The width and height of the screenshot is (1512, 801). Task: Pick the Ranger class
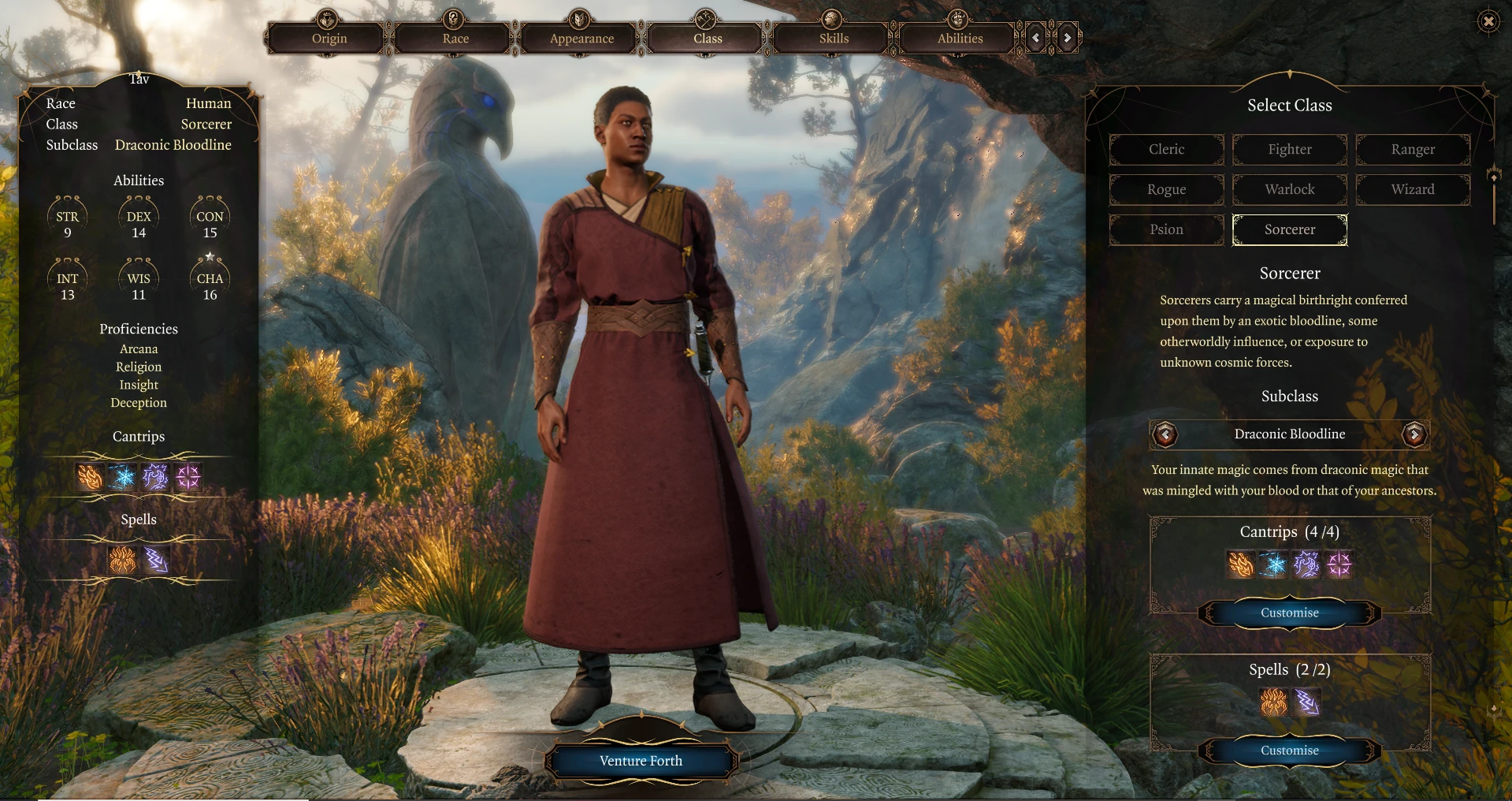tap(1412, 149)
